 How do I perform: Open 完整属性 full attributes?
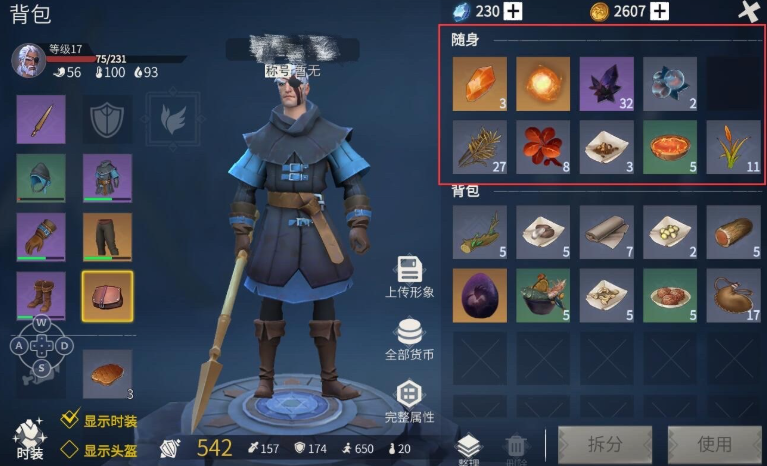pos(409,402)
